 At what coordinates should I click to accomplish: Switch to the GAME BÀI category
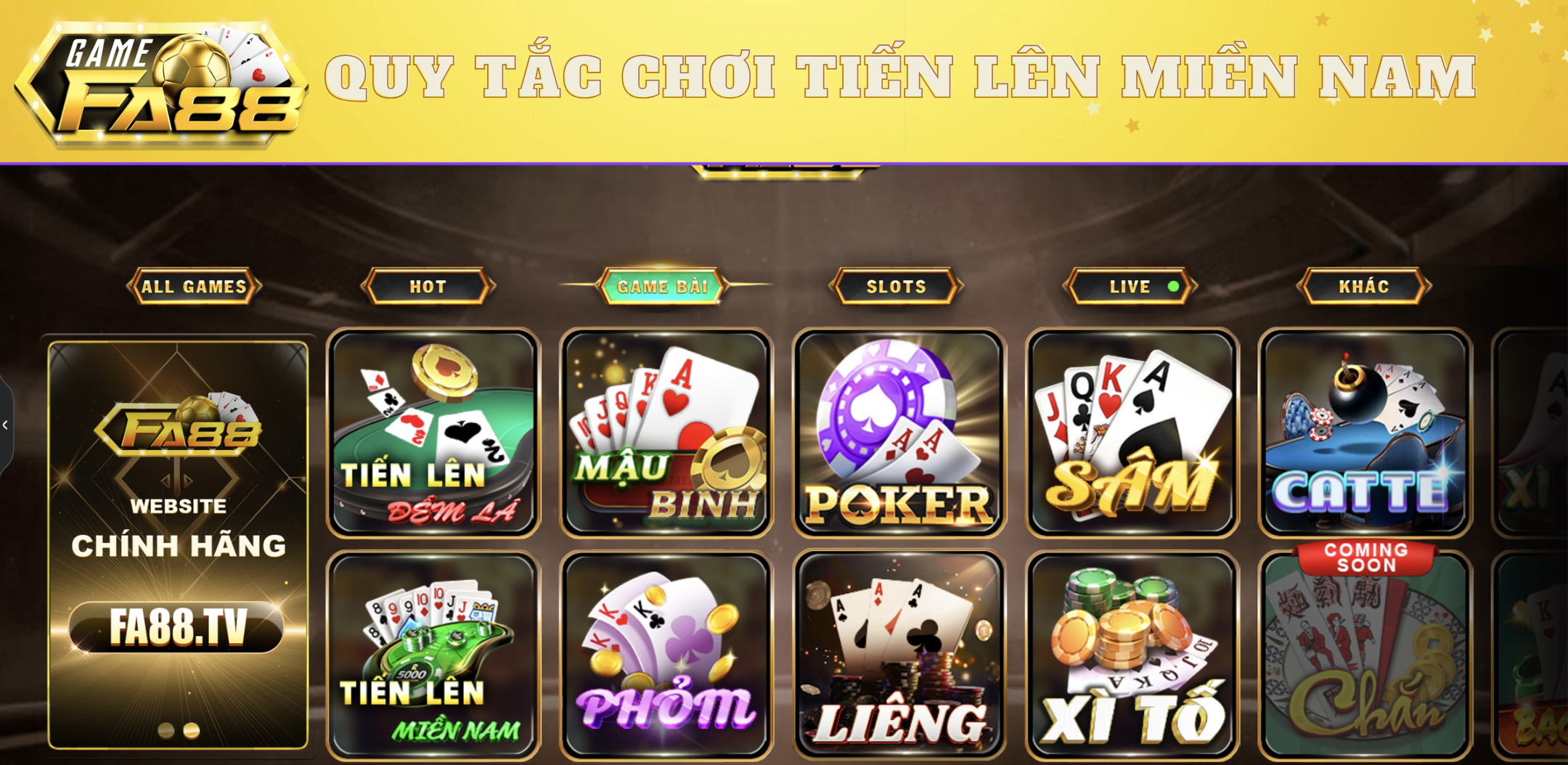[662, 286]
